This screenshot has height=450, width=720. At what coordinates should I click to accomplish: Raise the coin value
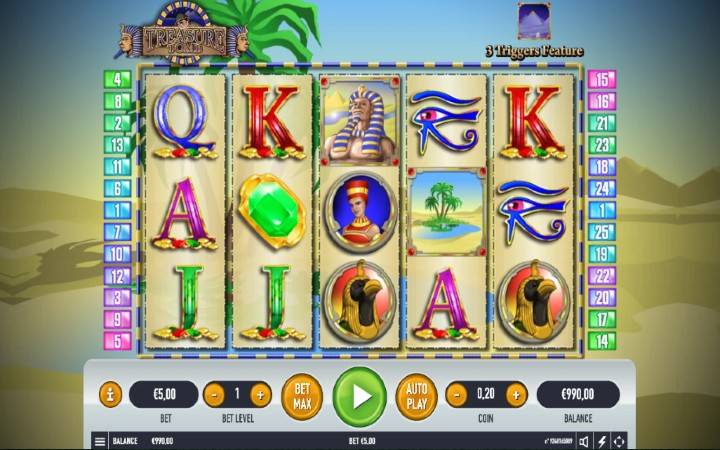[x=514, y=394]
